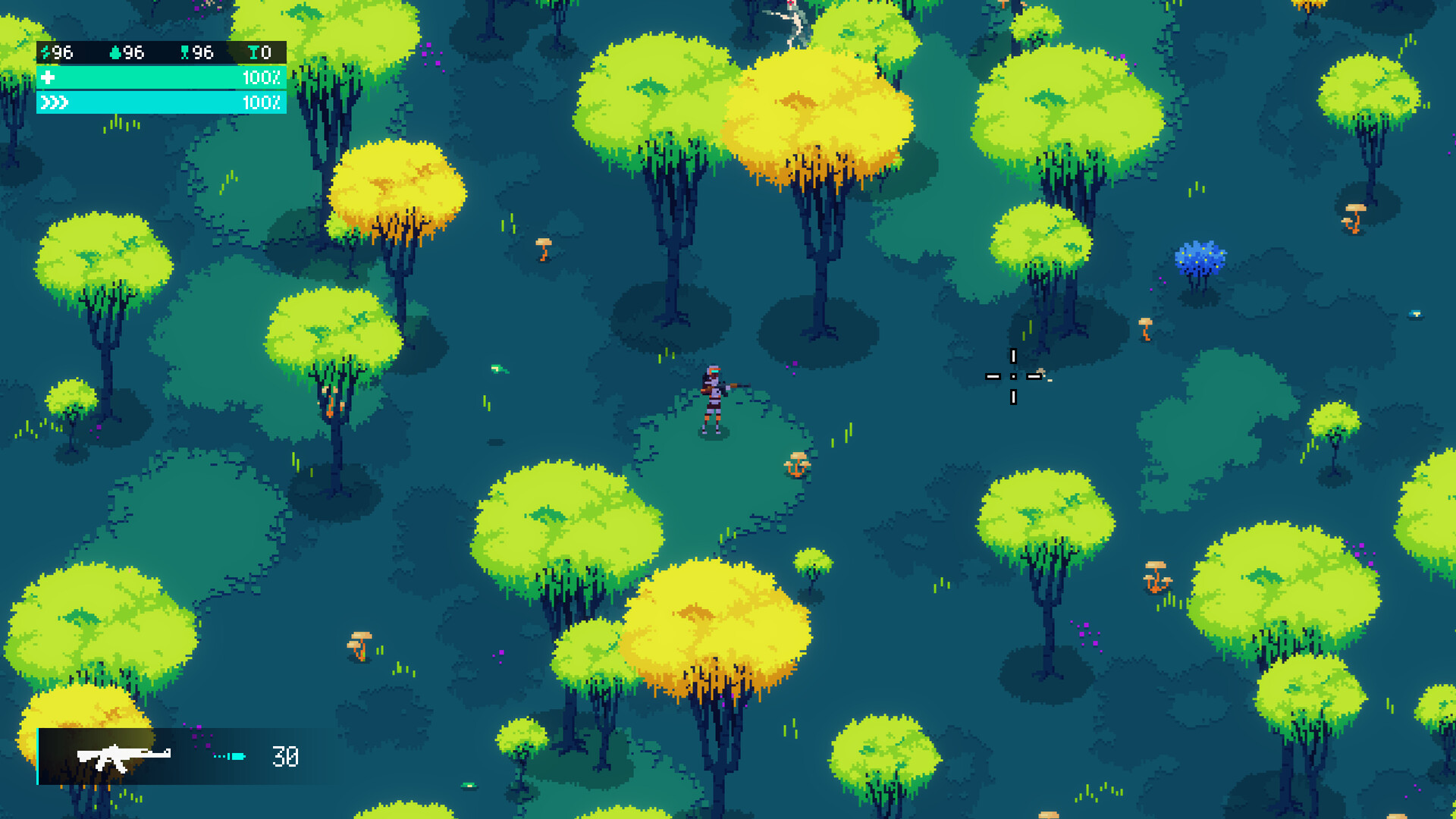
Task: Click the lightning energy stat icon
Action: click(x=45, y=53)
